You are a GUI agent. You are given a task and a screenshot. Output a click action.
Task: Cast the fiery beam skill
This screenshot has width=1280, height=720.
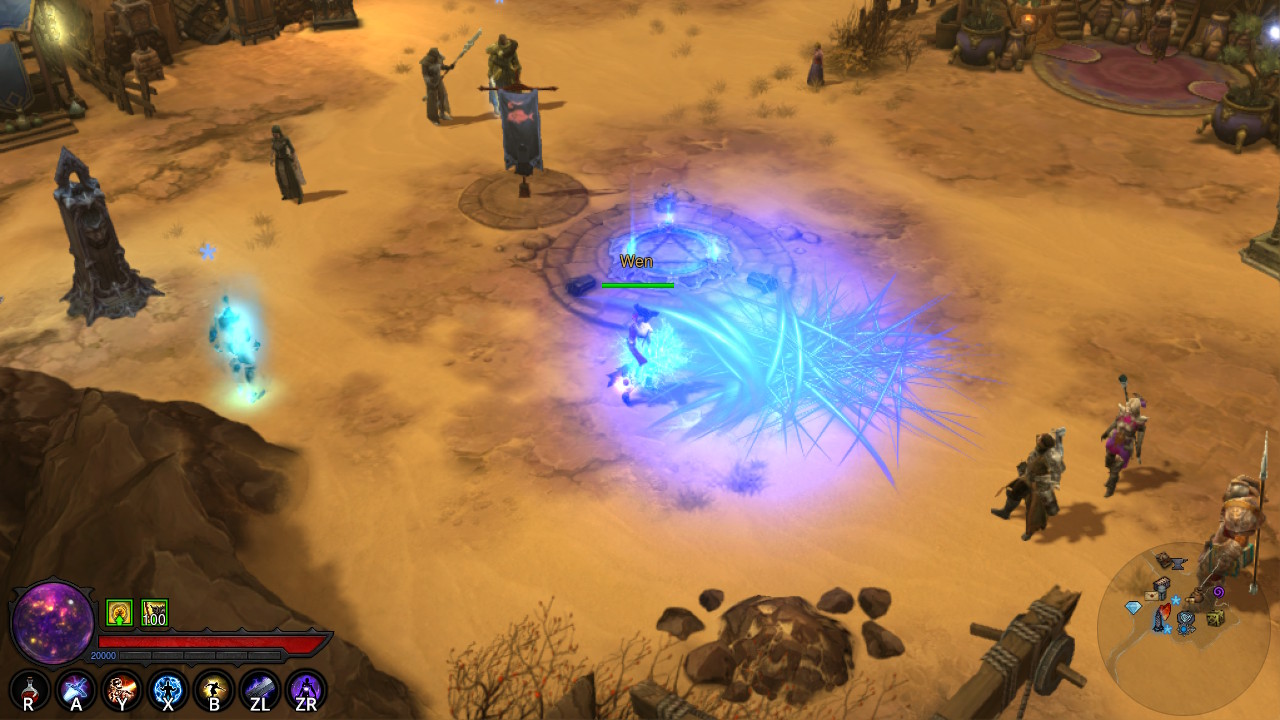122,690
